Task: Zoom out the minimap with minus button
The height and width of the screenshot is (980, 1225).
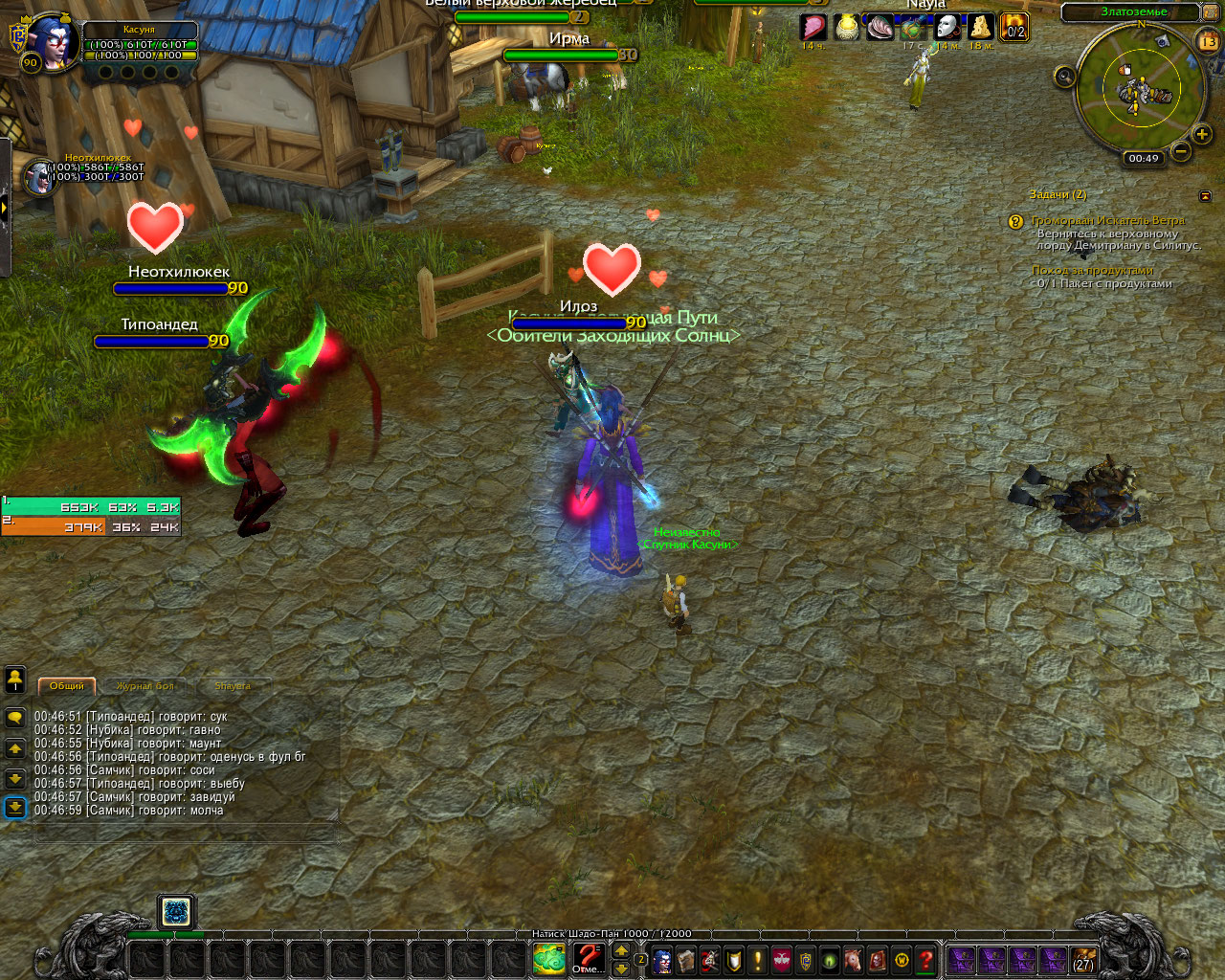Action: coord(1181,151)
